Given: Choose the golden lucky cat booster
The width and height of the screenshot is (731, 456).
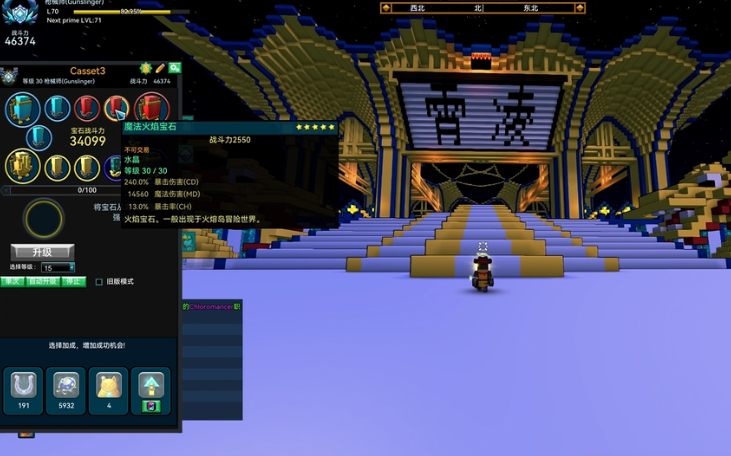Looking at the screenshot, I should (108, 390).
